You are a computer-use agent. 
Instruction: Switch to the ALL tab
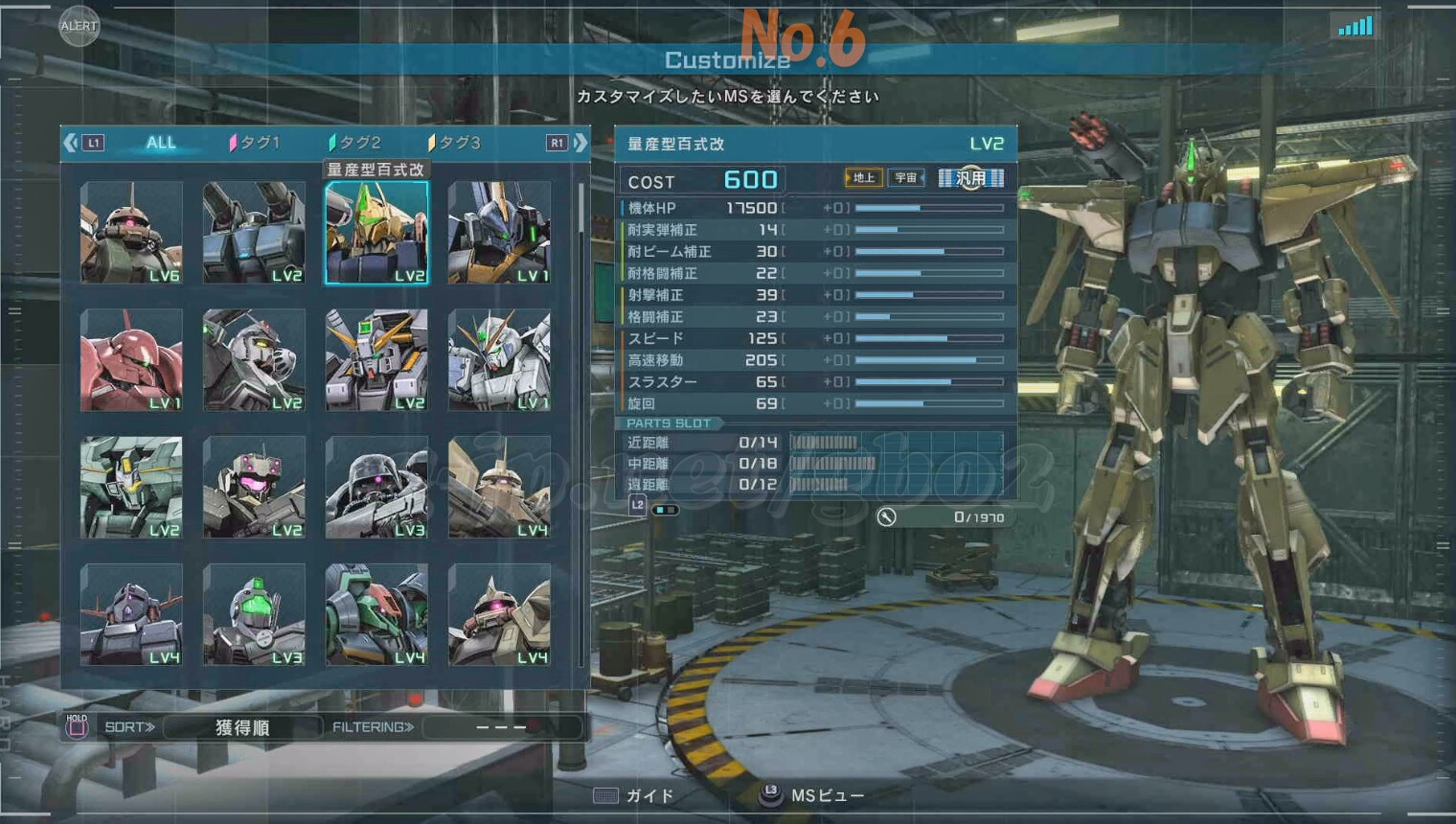pyautogui.click(x=161, y=143)
